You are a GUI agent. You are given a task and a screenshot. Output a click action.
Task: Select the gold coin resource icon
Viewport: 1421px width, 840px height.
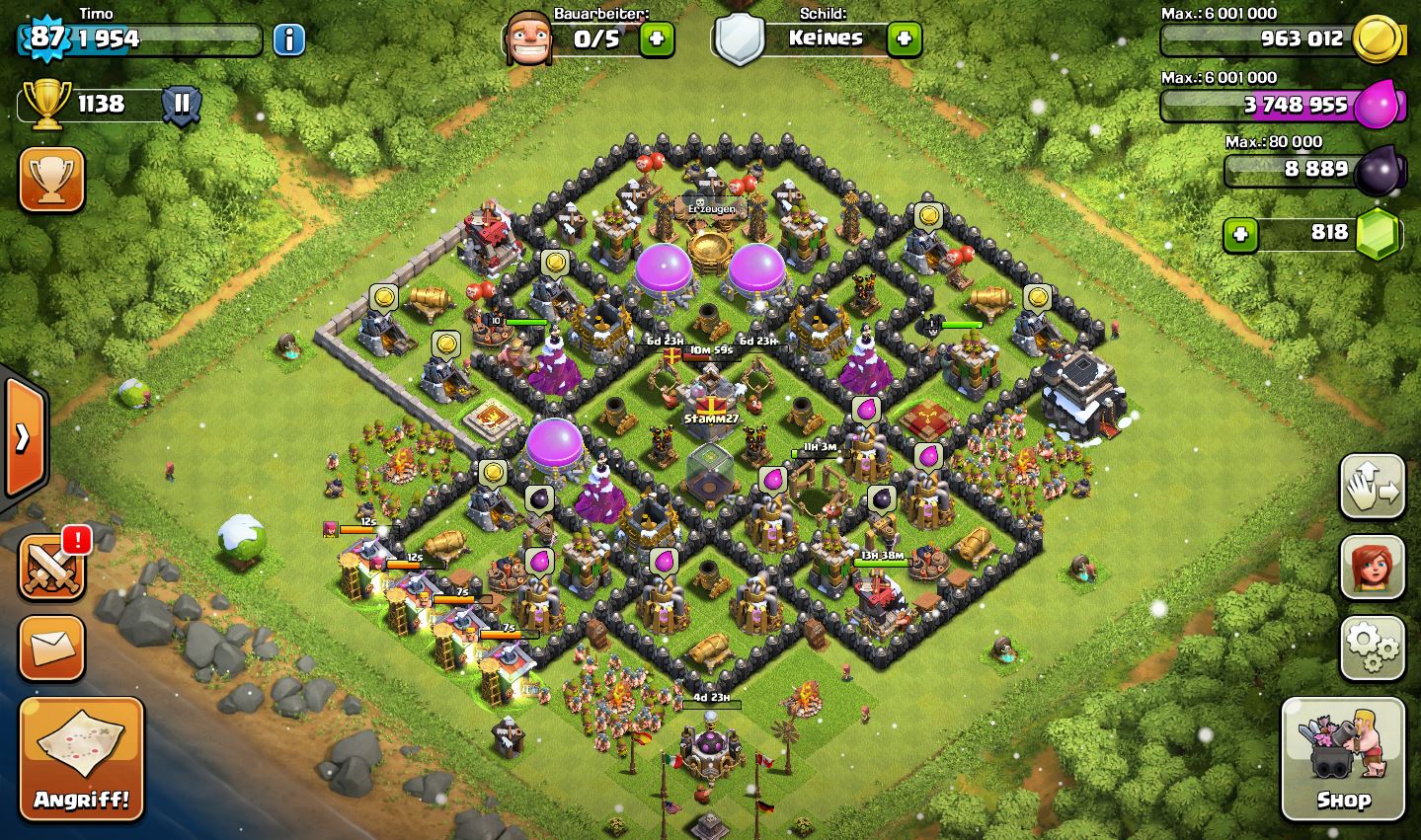pos(1378,39)
